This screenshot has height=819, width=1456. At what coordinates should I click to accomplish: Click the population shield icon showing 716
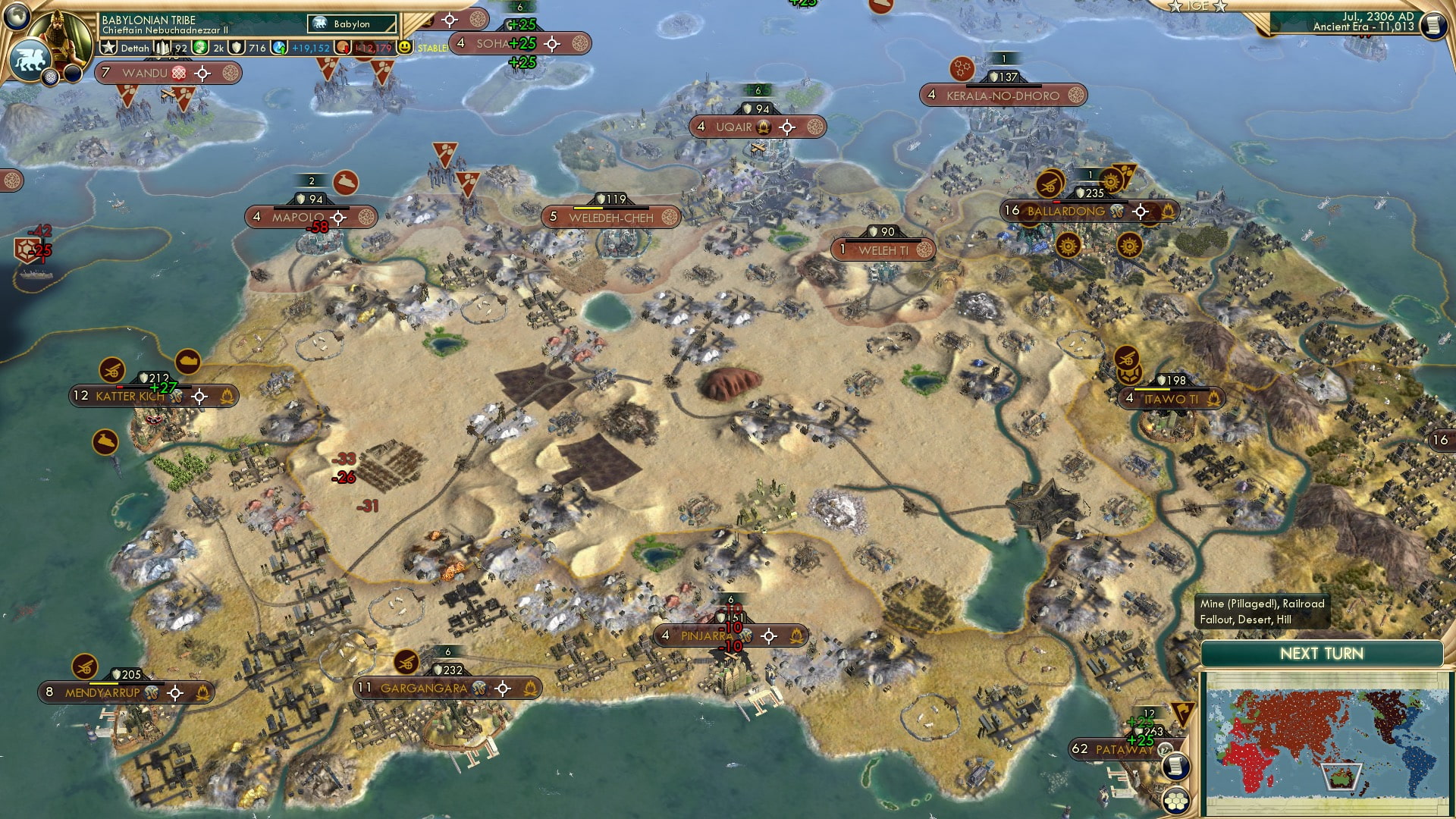point(236,47)
